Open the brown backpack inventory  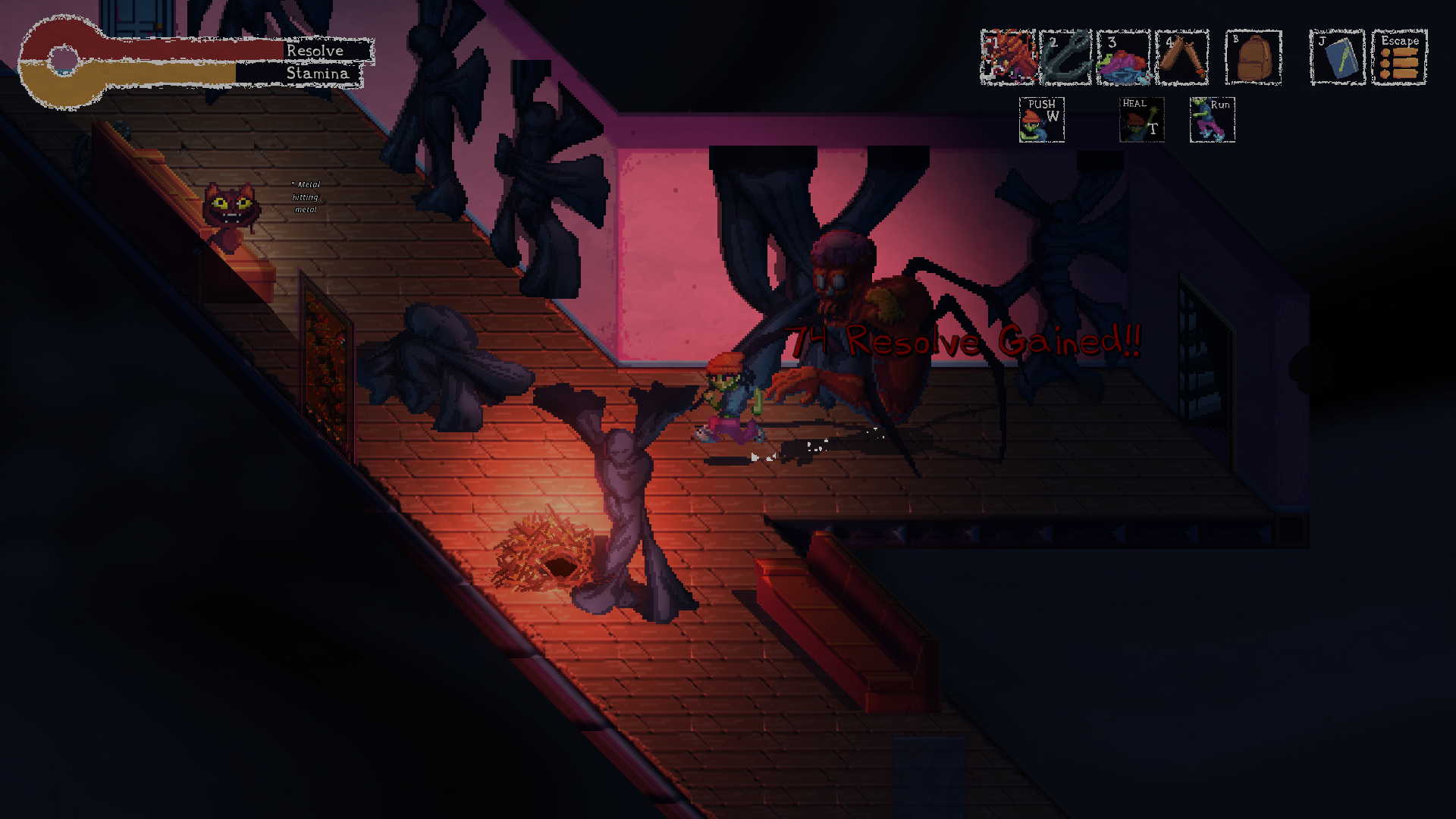click(x=1254, y=57)
